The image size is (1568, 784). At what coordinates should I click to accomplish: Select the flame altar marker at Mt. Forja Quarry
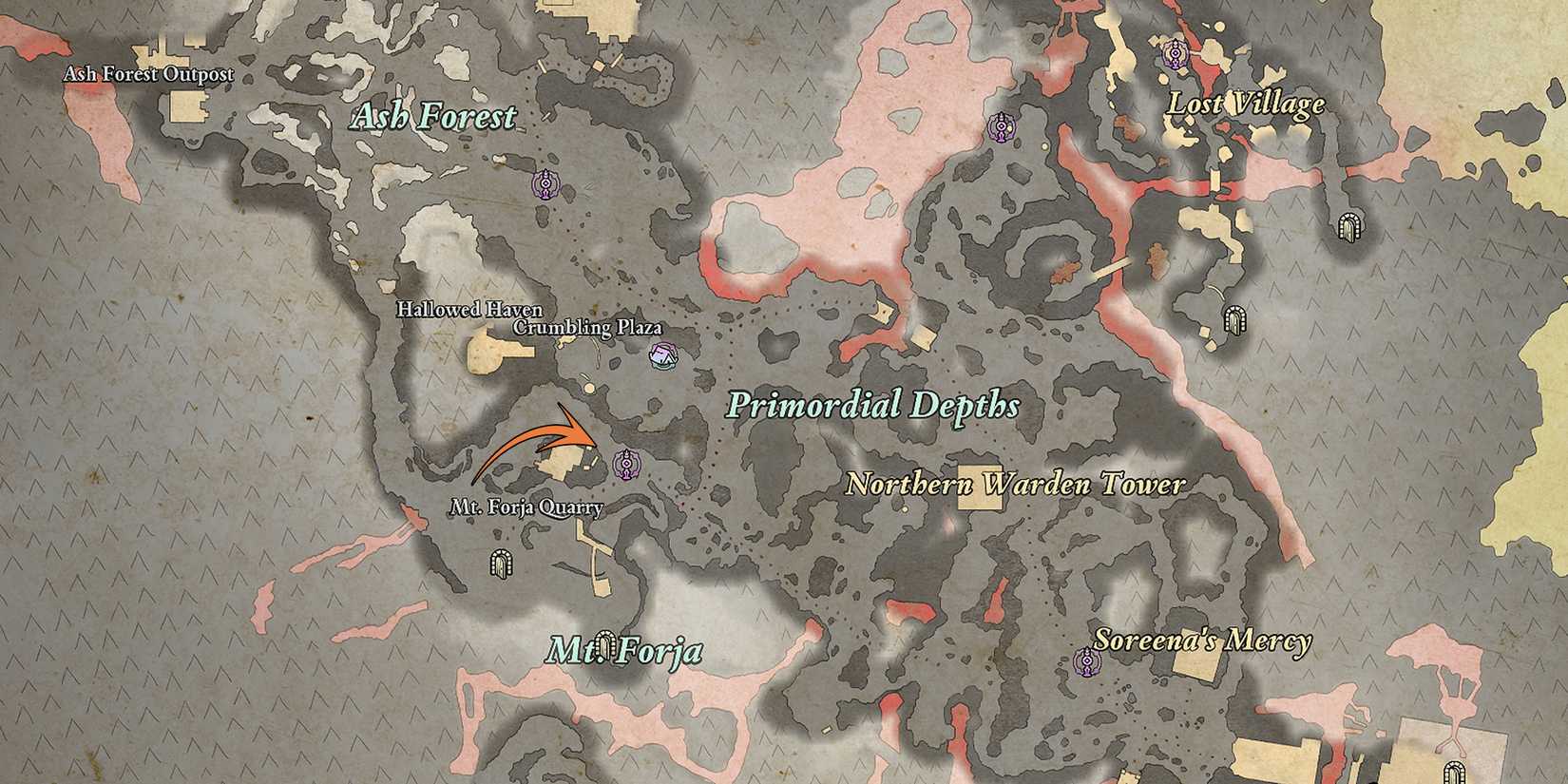point(627,465)
